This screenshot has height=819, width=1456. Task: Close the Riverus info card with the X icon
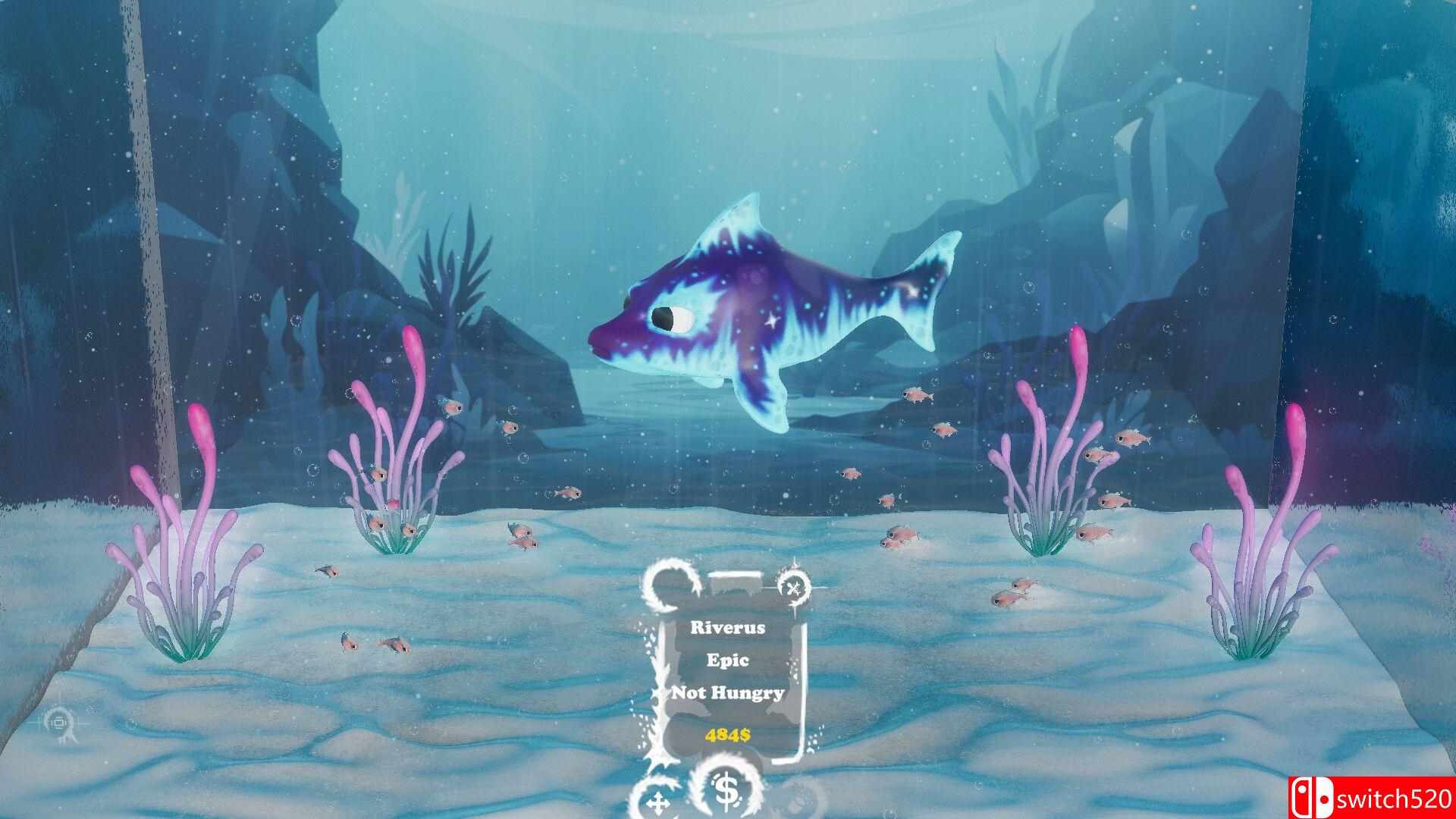(x=792, y=587)
